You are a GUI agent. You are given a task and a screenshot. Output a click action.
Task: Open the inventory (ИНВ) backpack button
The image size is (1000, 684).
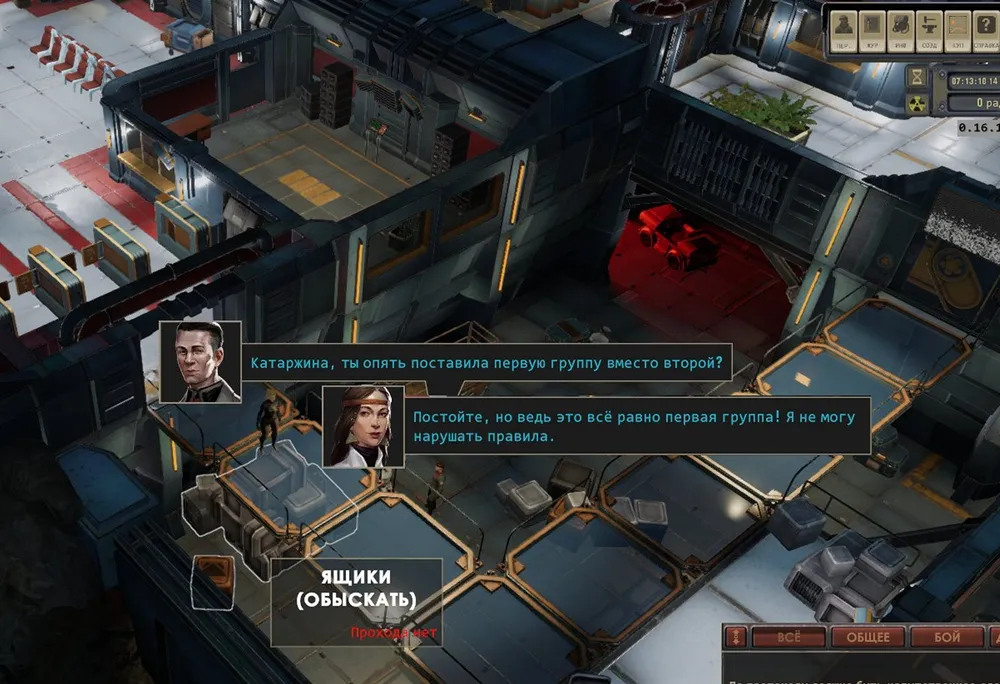(901, 29)
